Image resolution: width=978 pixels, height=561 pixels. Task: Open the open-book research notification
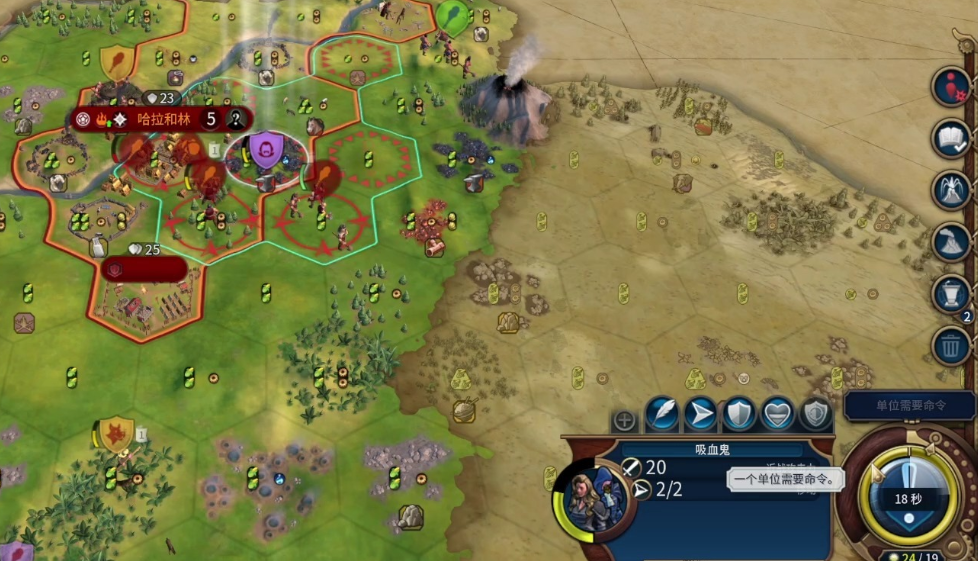(x=951, y=138)
